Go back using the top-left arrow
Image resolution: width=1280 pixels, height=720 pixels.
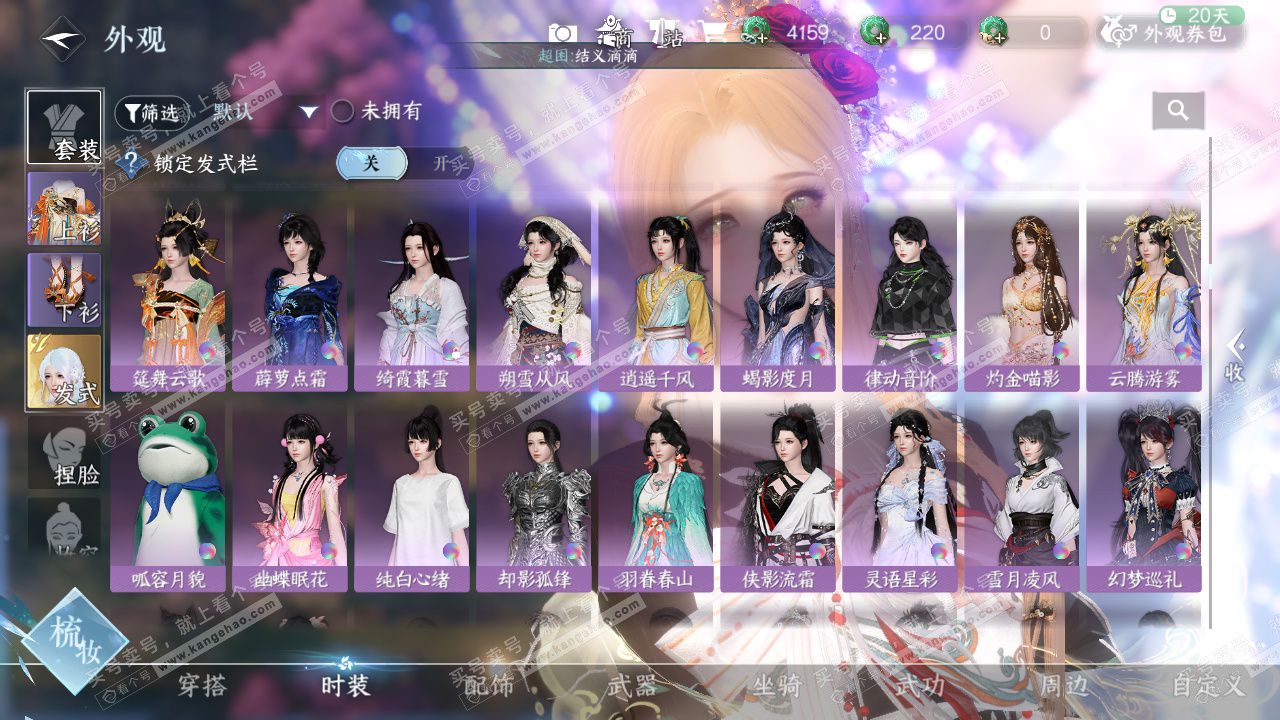(x=62, y=39)
